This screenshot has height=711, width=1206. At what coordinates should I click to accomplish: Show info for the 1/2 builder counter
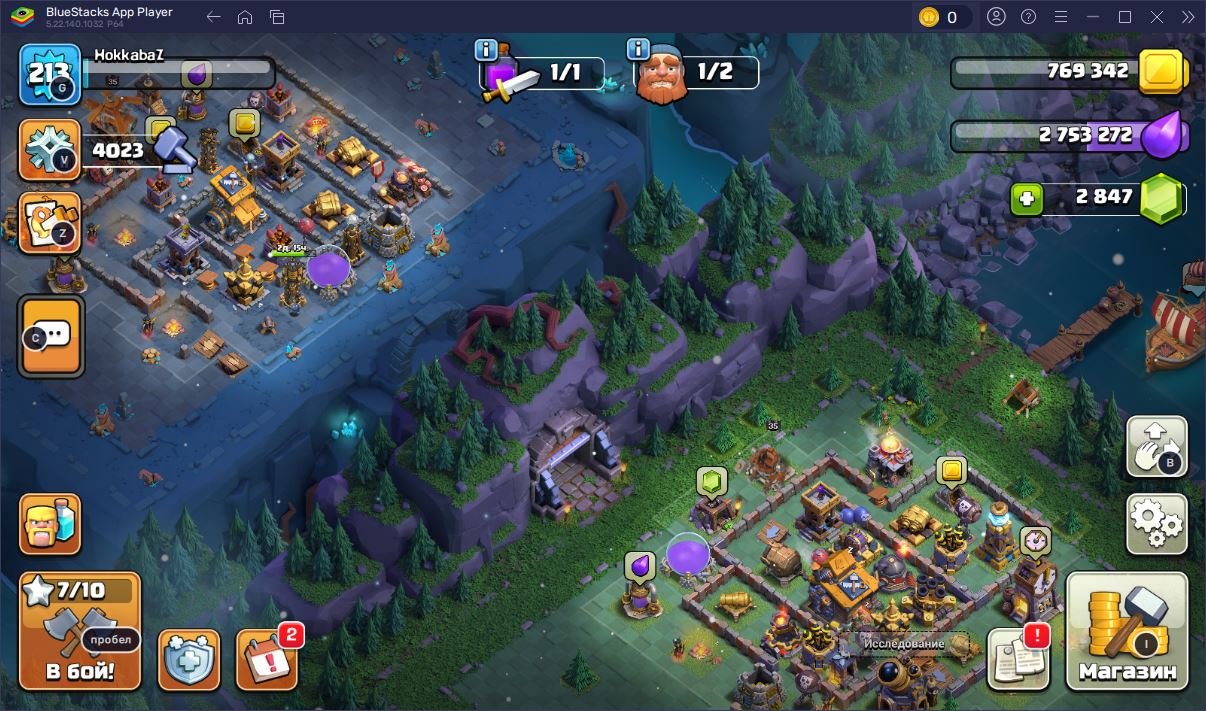click(638, 49)
